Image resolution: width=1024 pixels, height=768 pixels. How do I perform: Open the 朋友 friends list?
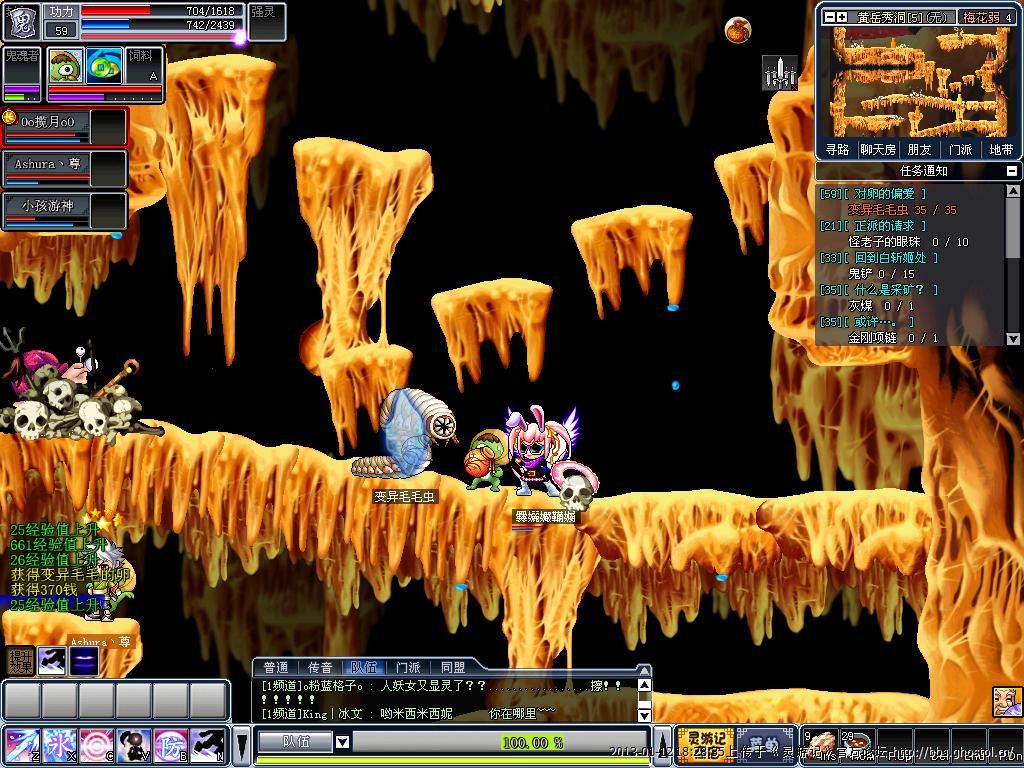coord(919,150)
